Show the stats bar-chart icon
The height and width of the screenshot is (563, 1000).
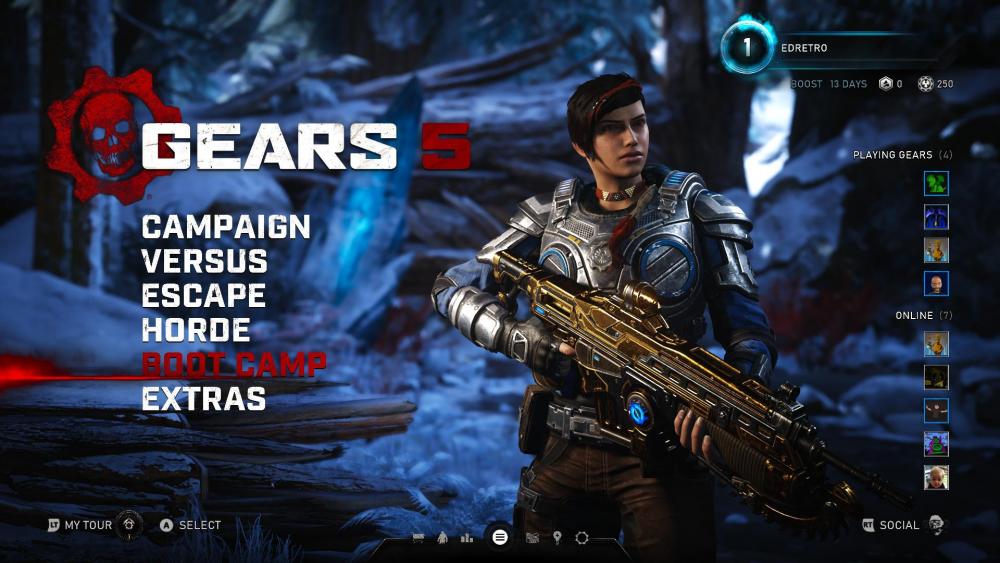point(467,538)
